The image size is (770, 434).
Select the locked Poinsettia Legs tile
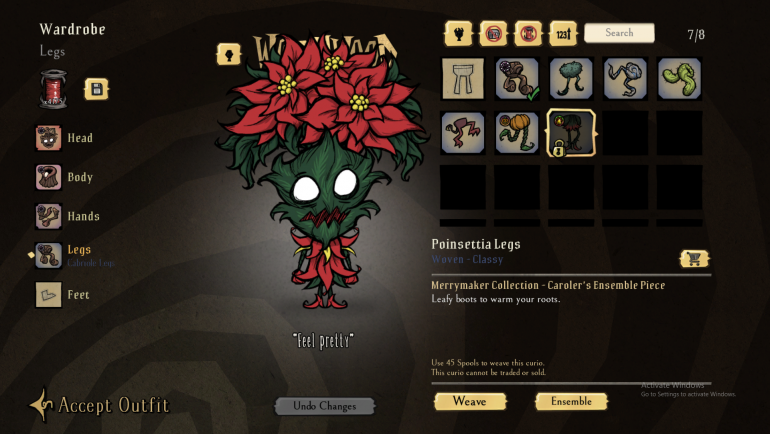coord(571,132)
